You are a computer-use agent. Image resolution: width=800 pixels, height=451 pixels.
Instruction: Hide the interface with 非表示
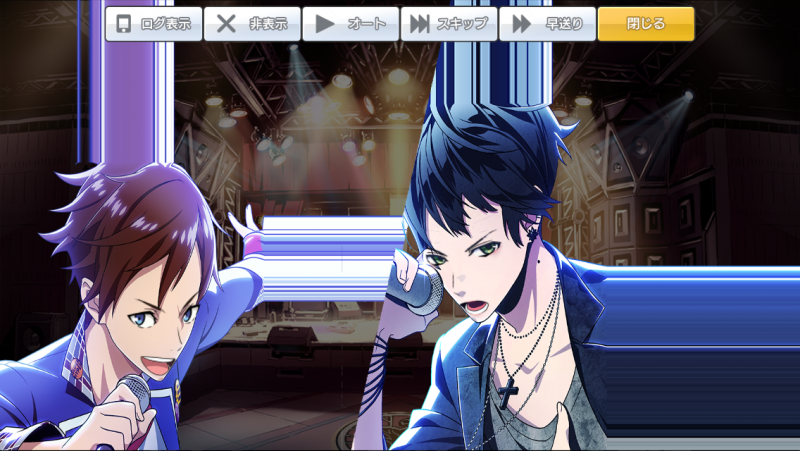(252, 24)
